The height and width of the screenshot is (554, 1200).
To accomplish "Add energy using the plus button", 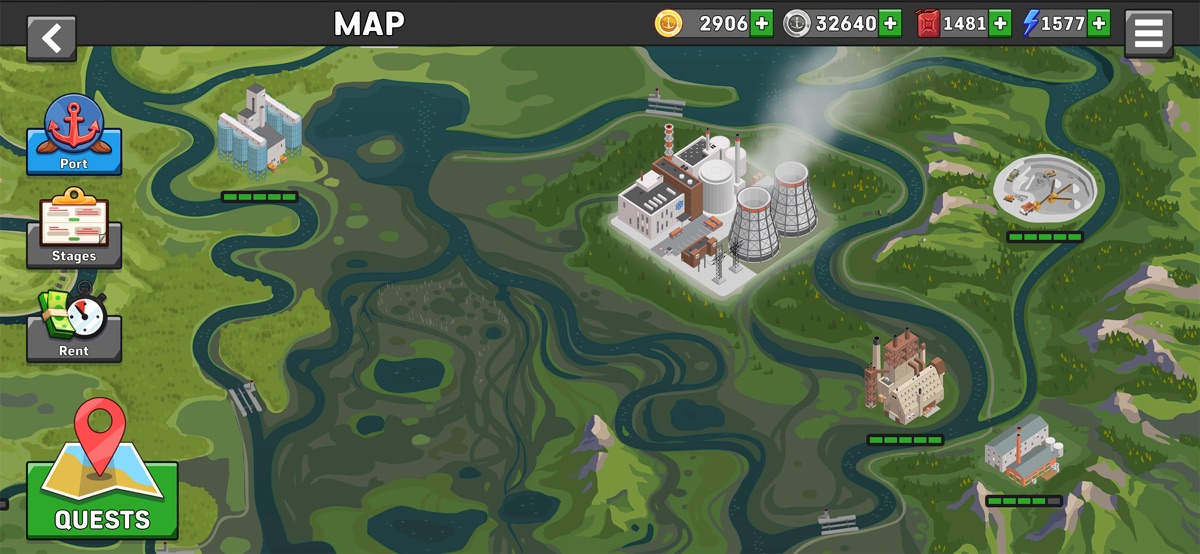I will click(1098, 23).
